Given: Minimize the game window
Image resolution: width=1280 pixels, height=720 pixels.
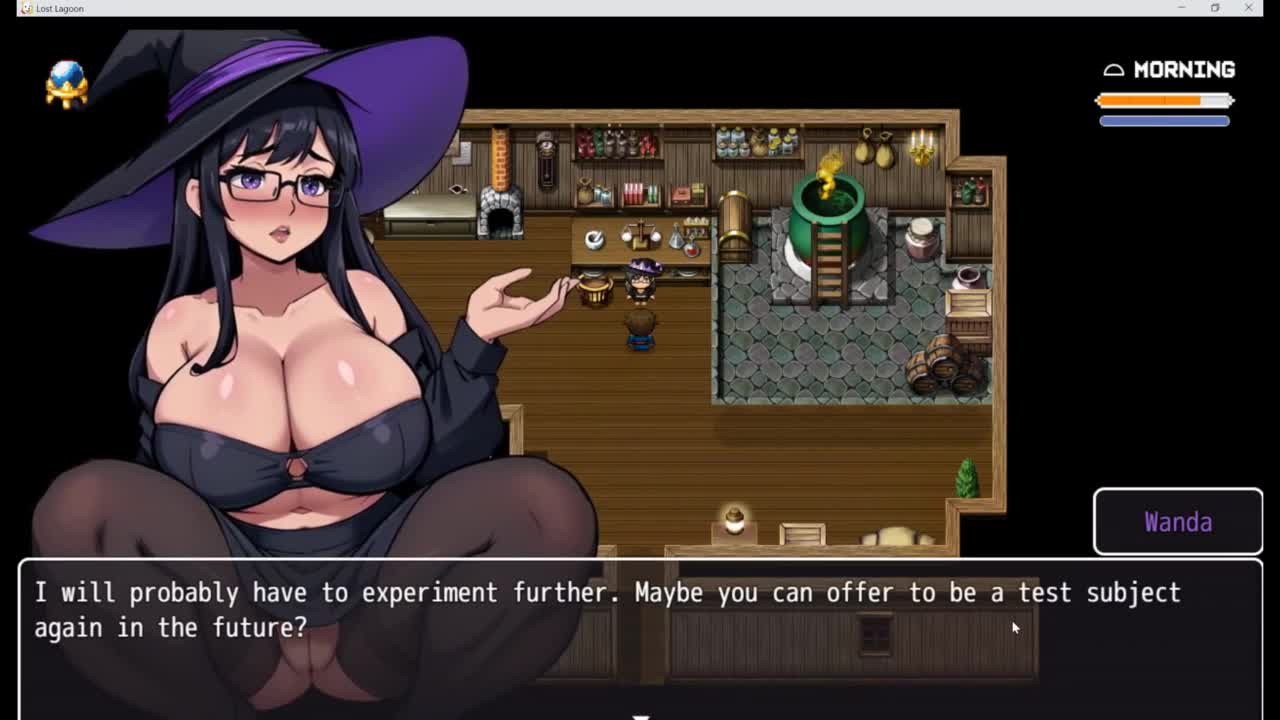Looking at the screenshot, I should 1181,8.
